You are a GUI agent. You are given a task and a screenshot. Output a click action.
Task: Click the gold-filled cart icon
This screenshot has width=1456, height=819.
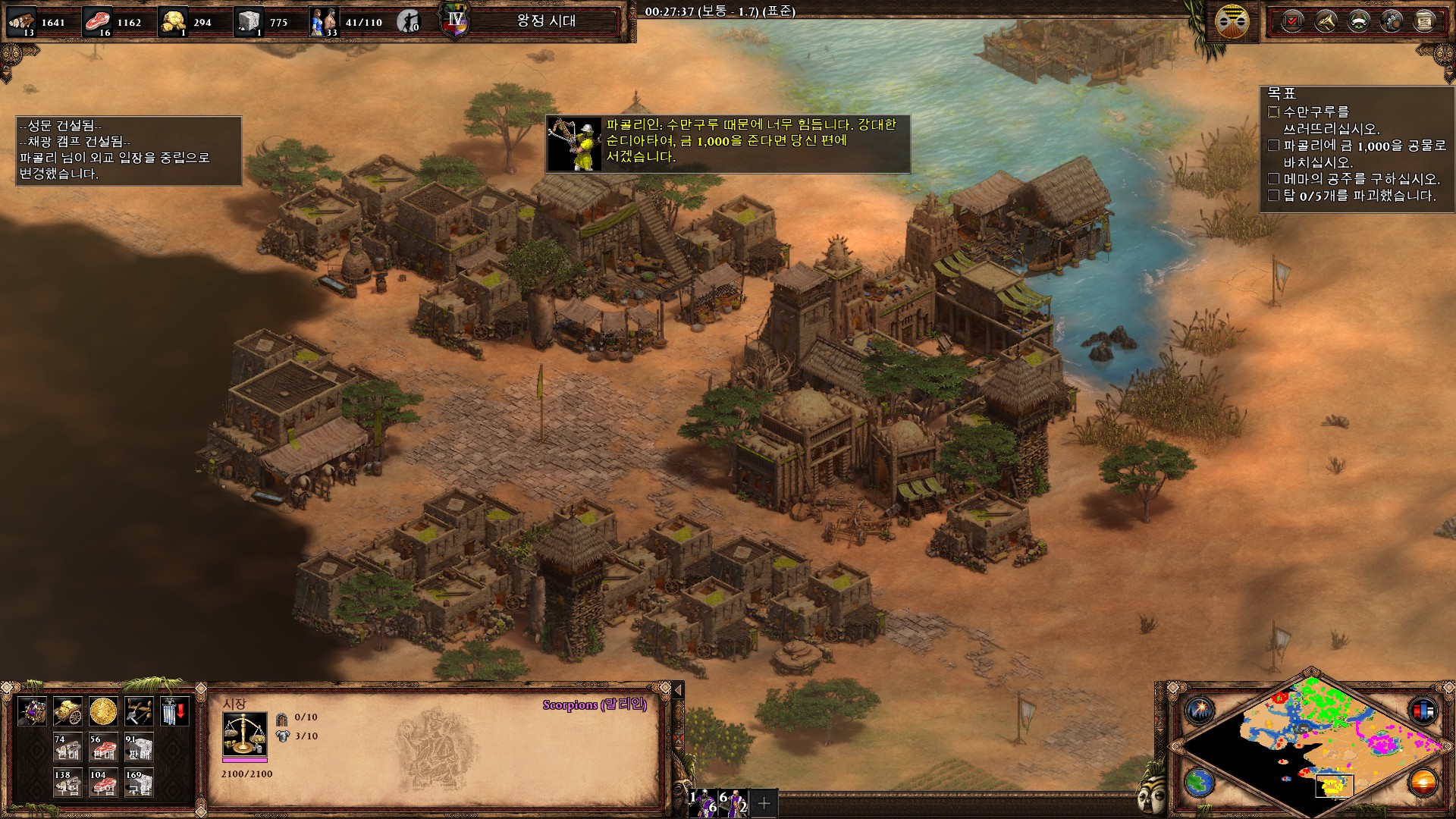pyautogui.click(x=67, y=711)
